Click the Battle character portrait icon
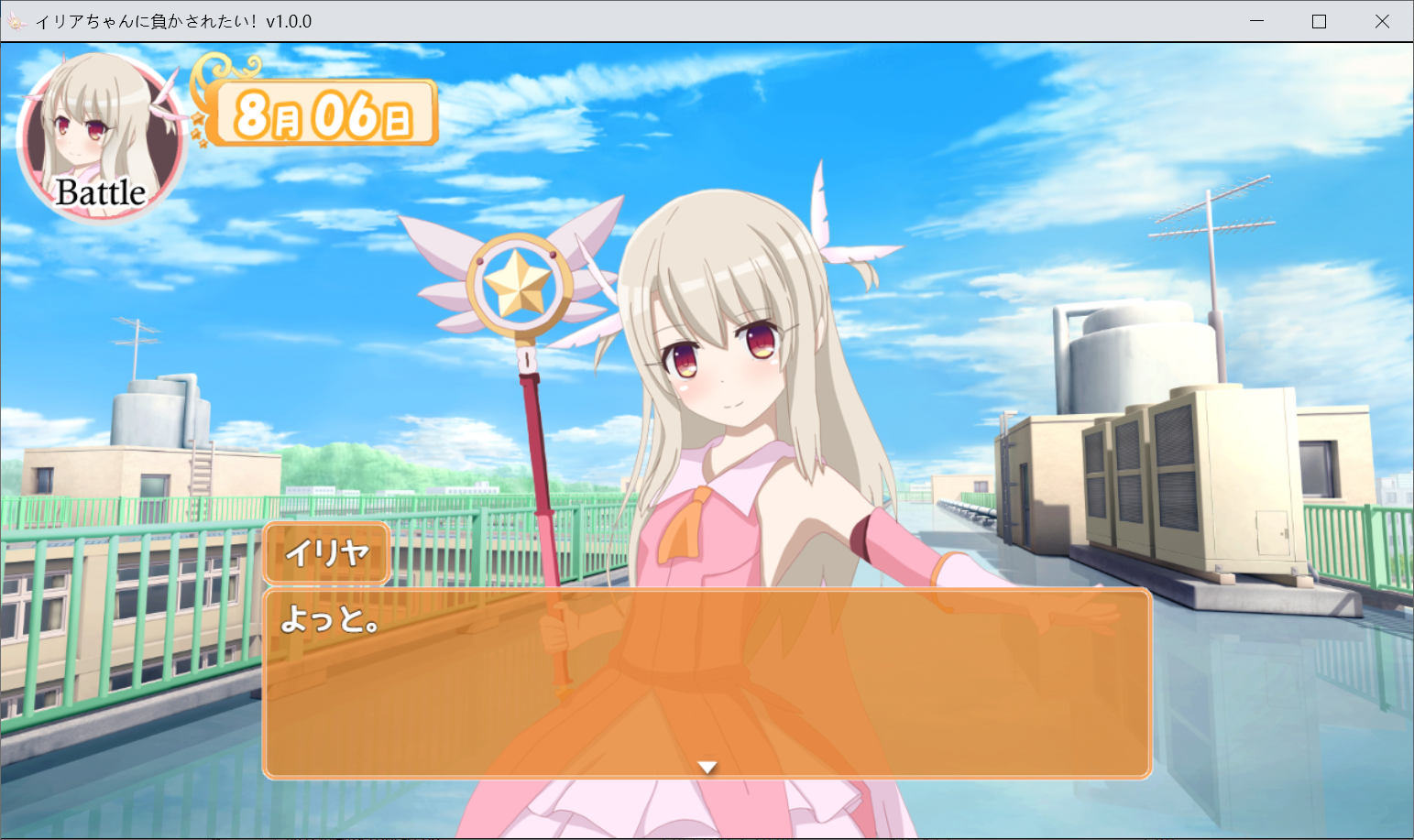This screenshot has width=1414, height=840. pos(101,137)
